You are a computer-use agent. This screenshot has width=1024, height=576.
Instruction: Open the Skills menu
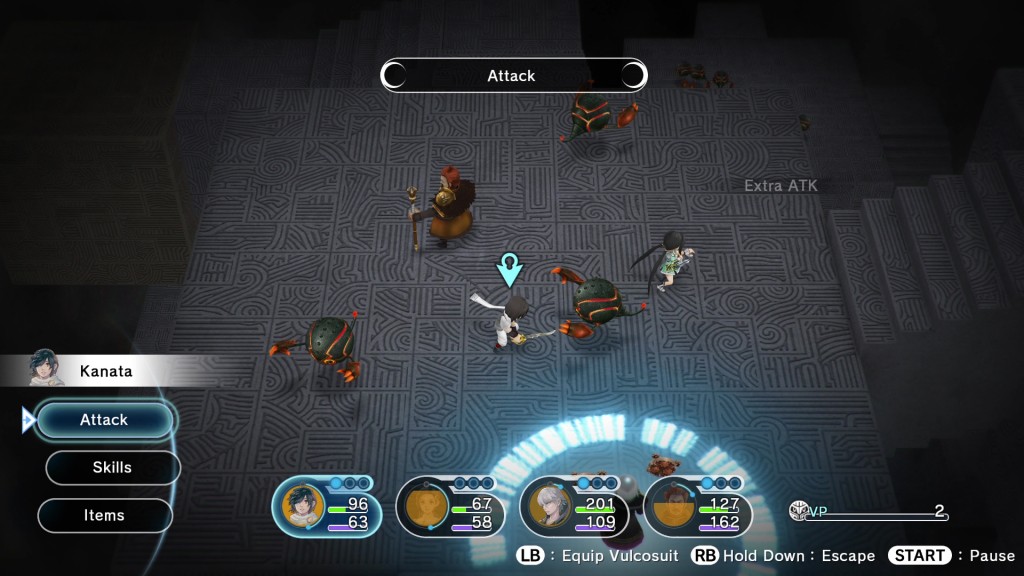click(x=112, y=467)
